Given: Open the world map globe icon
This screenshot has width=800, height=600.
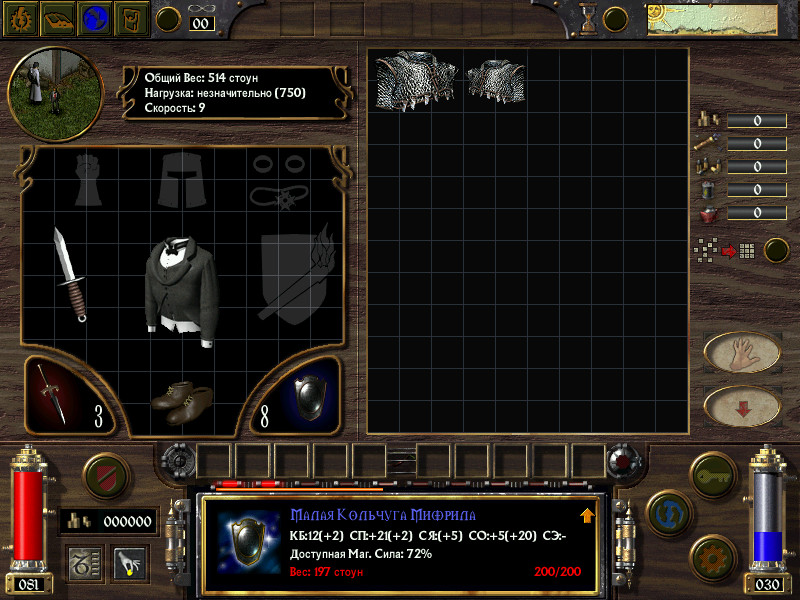Looking at the screenshot, I should 96,18.
